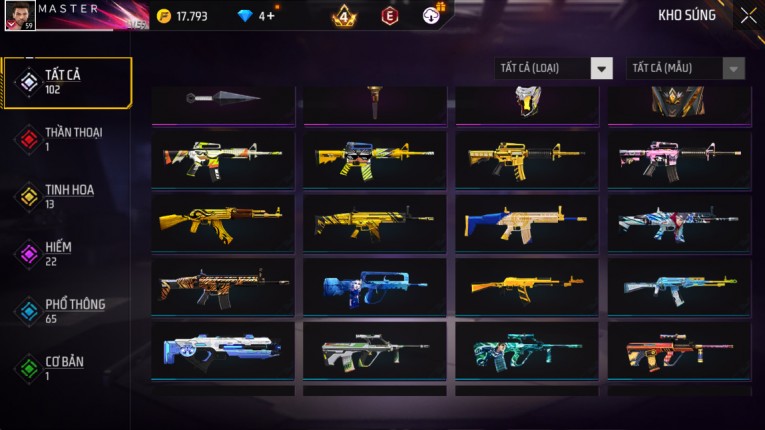Open the gift box rewards icon
Image resolution: width=765 pixels, height=430 pixels.
click(432, 15)
